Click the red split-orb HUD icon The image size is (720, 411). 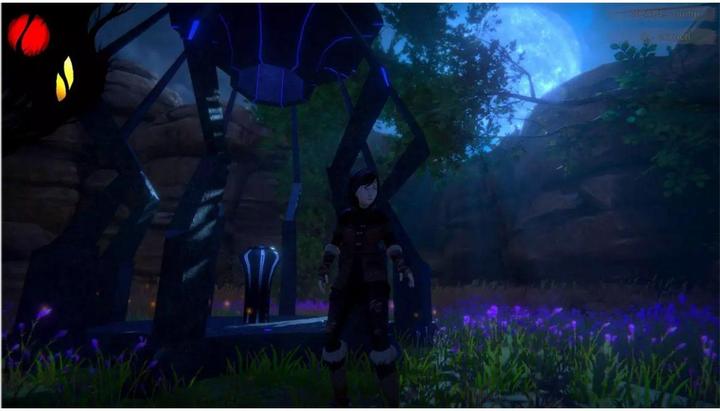click(28, 35)
